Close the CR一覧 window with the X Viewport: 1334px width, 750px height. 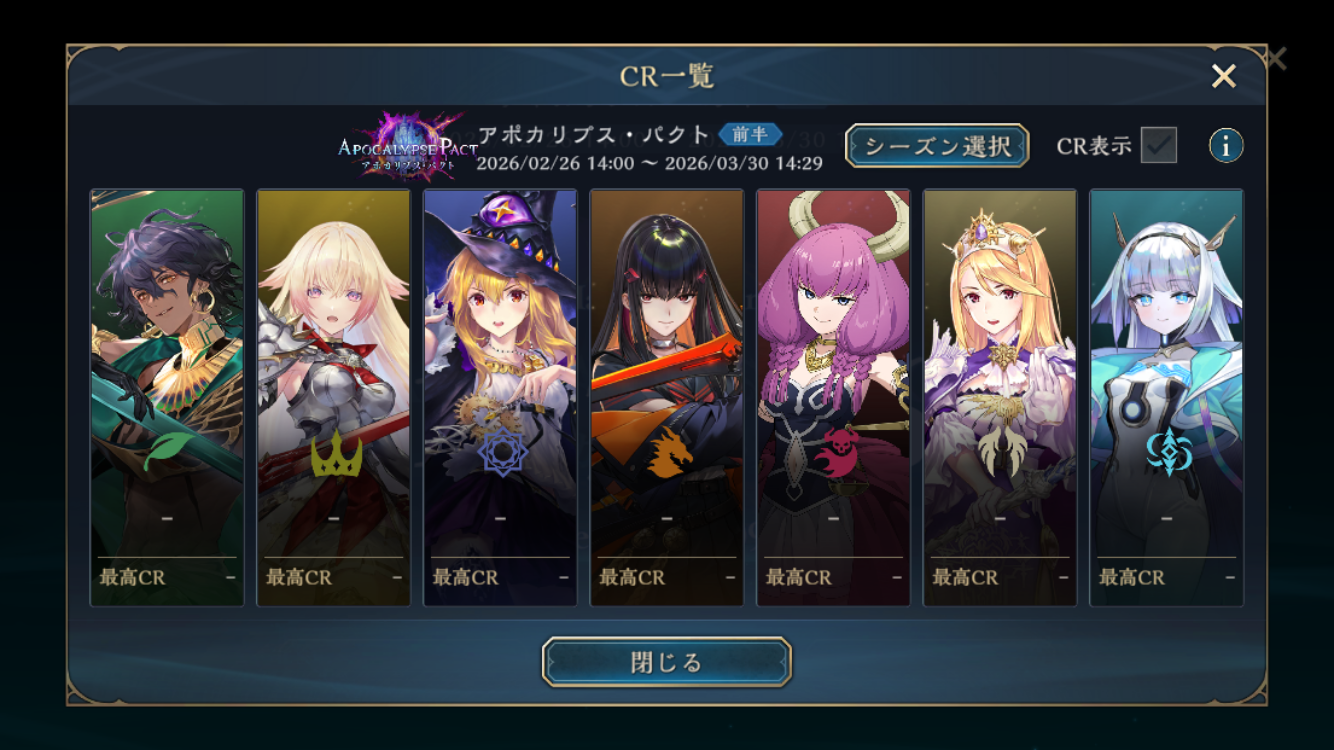1223,76
